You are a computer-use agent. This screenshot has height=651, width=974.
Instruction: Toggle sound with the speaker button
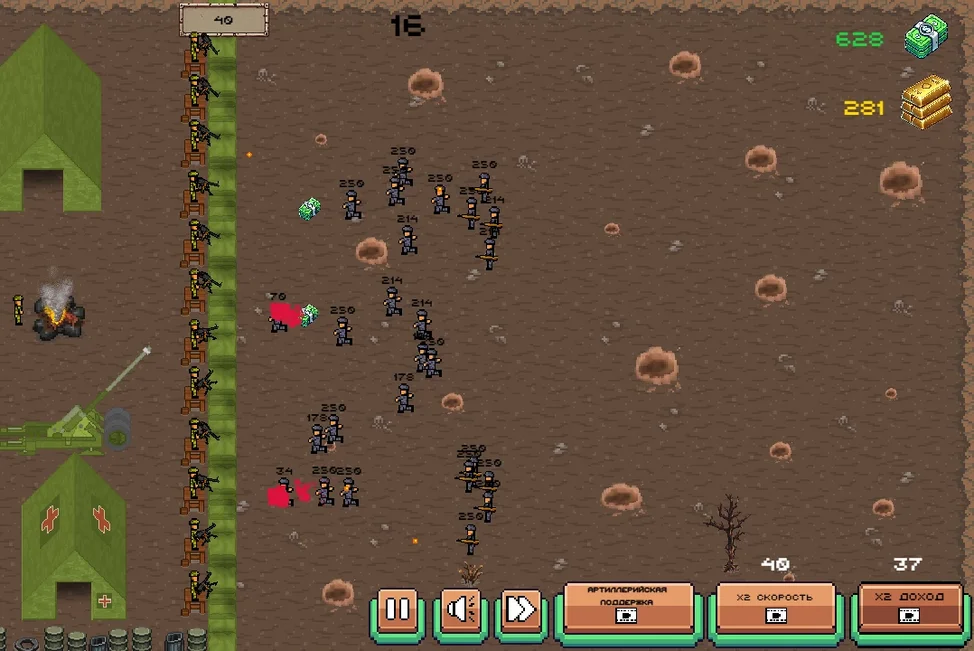[460, 608]
